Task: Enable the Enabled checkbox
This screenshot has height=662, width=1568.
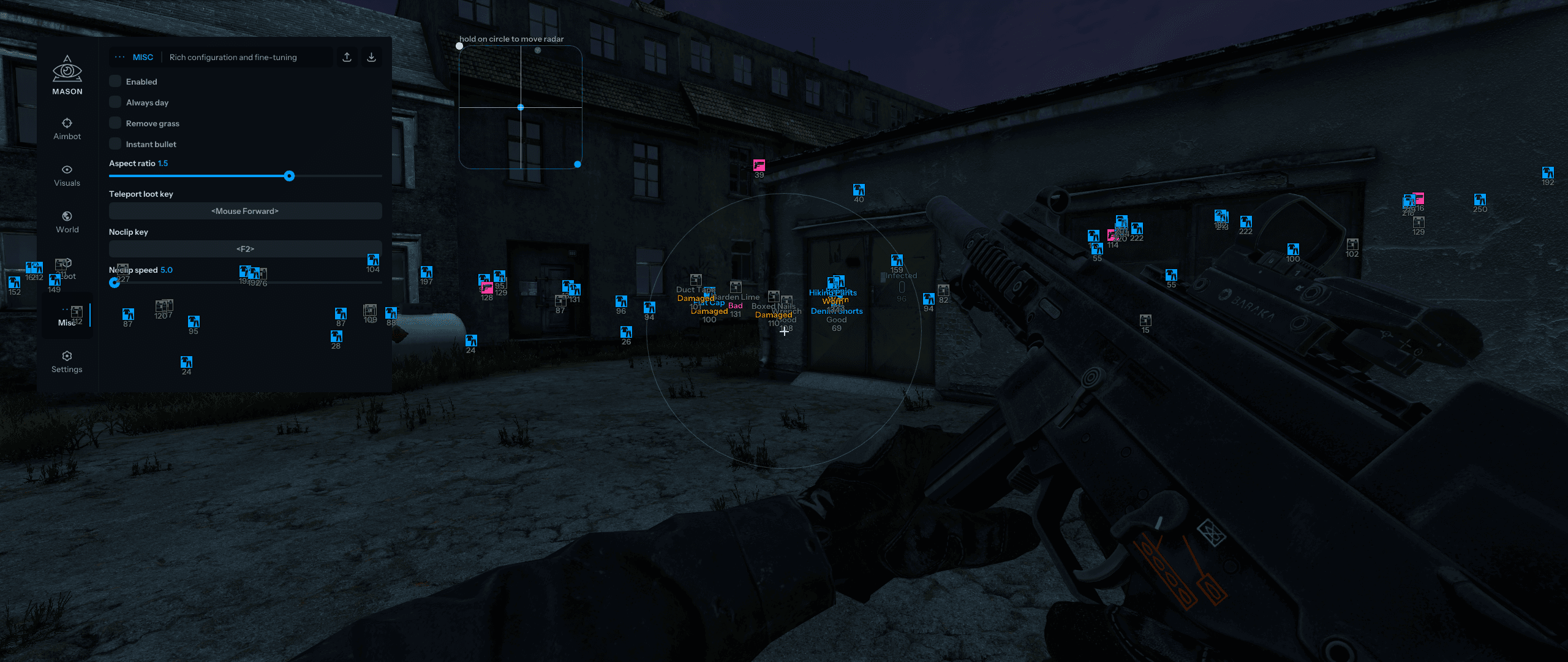Action: tap(115, 81)
